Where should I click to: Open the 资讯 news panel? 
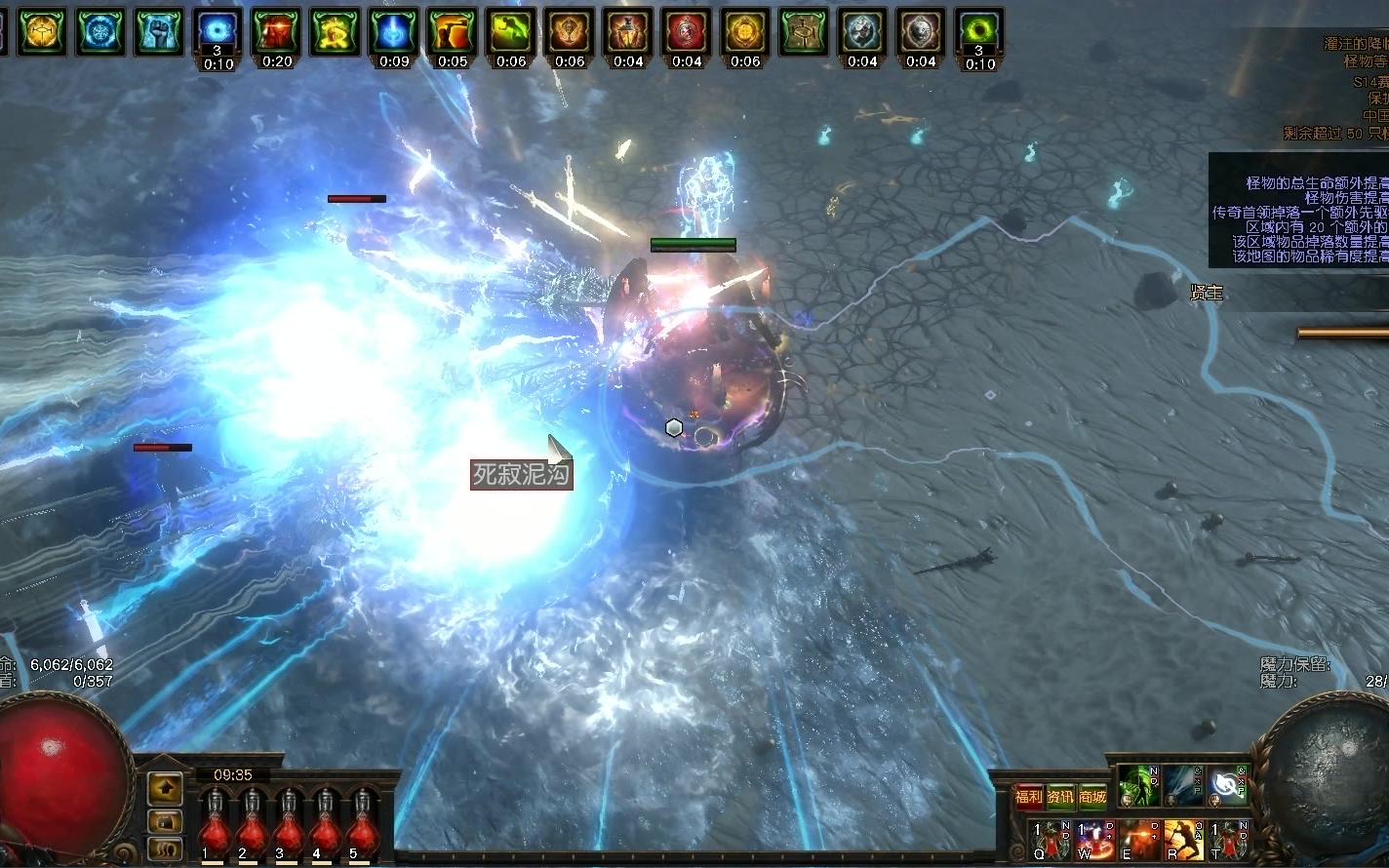pos(1061,797)
